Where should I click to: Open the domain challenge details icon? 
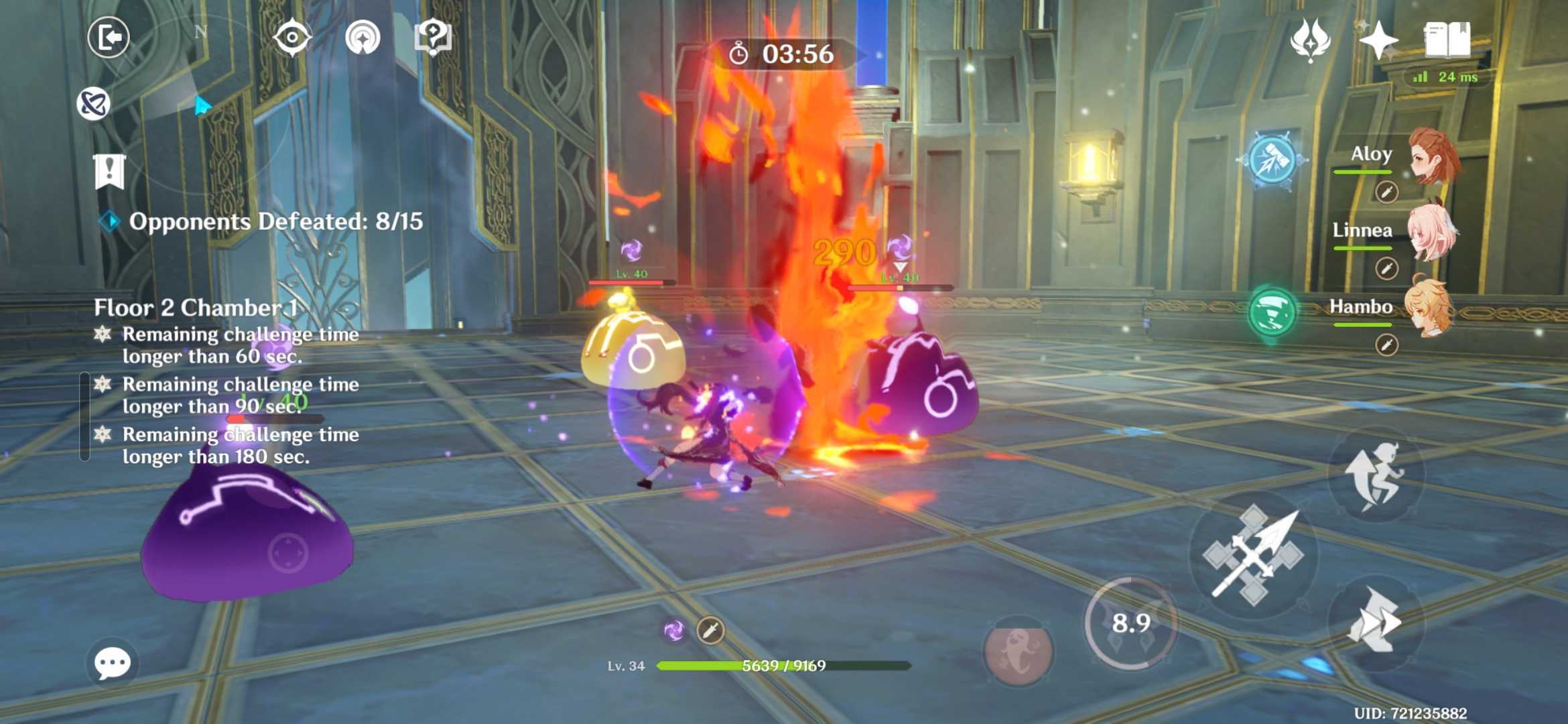click(x=363, y=38)
